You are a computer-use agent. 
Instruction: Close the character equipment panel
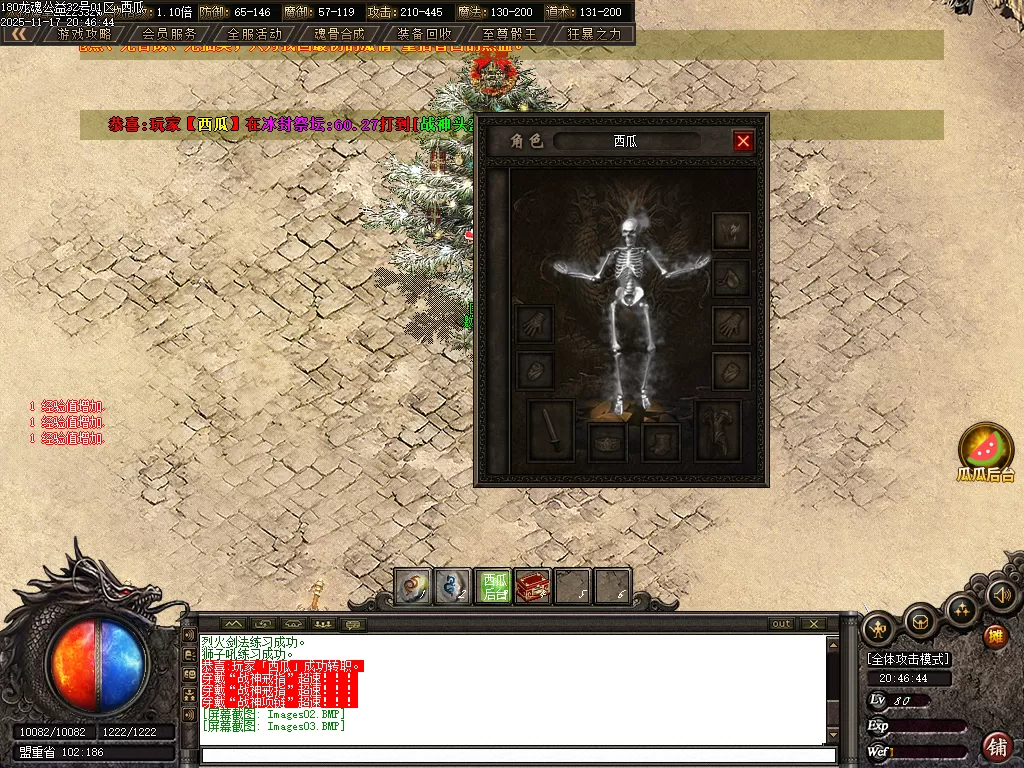pyautogui.click(x=743, y=141)
